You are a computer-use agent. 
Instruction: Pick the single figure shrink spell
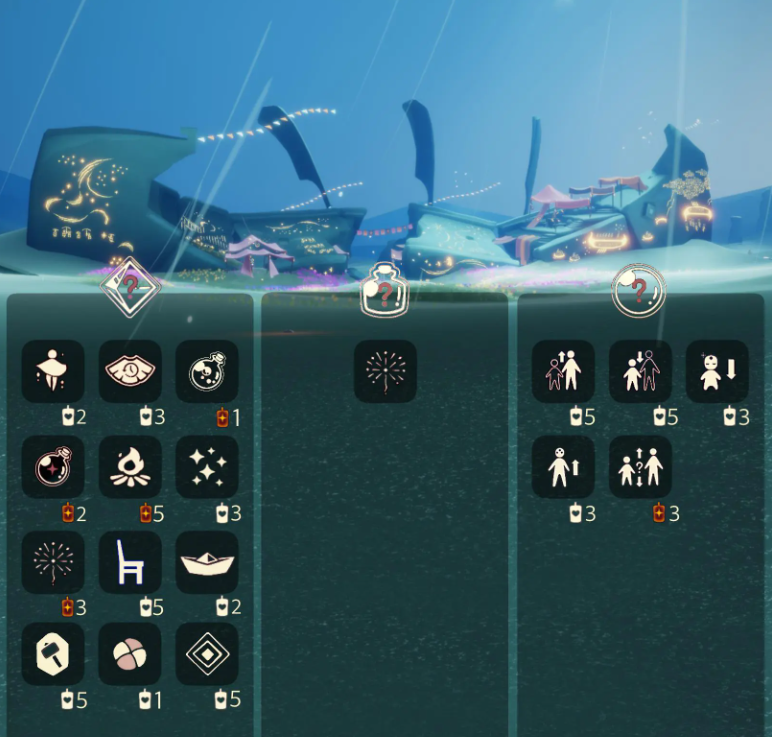(x=717, y=371)
